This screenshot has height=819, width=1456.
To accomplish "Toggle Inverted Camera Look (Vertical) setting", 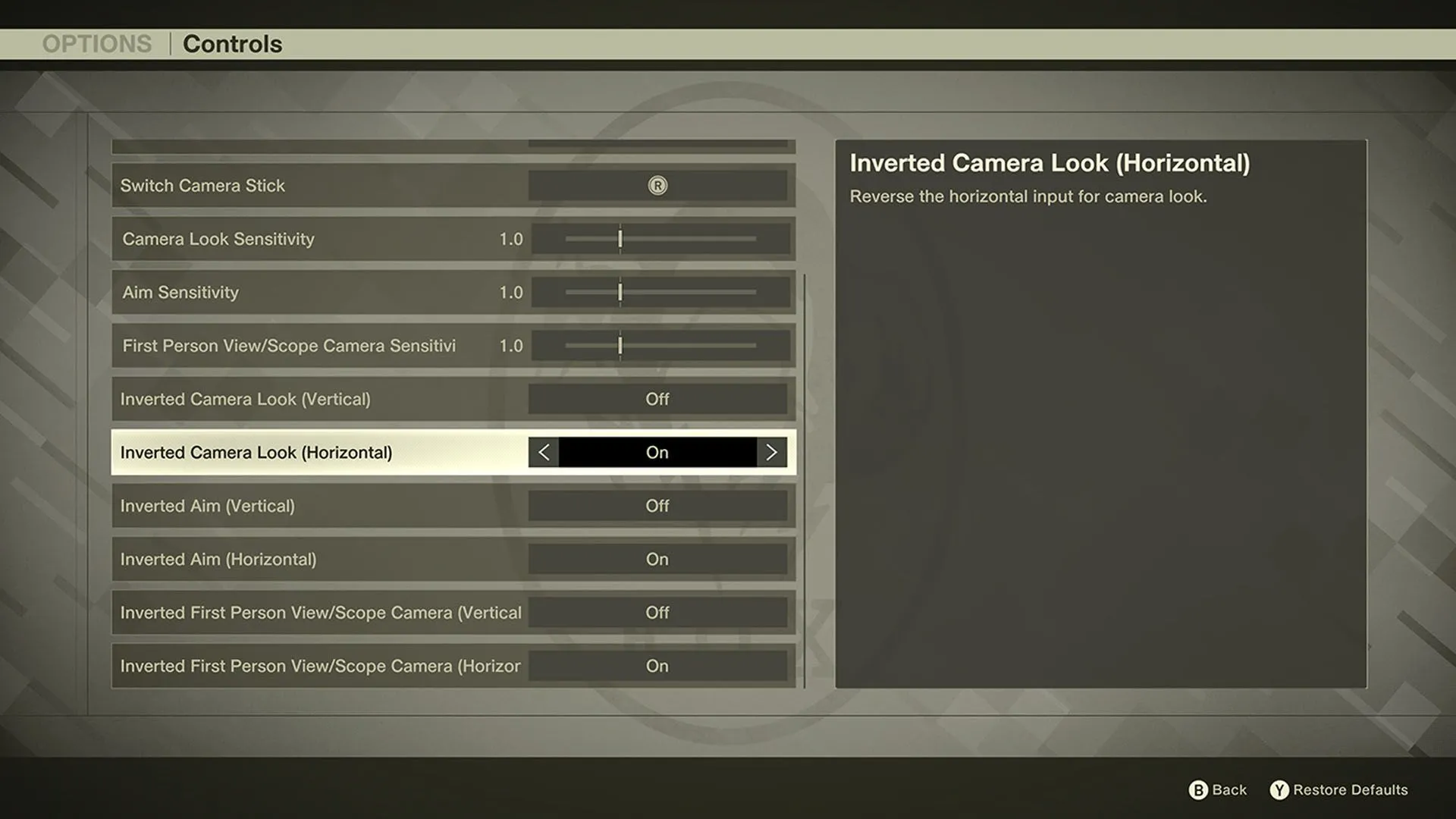I will click(657, 399).
